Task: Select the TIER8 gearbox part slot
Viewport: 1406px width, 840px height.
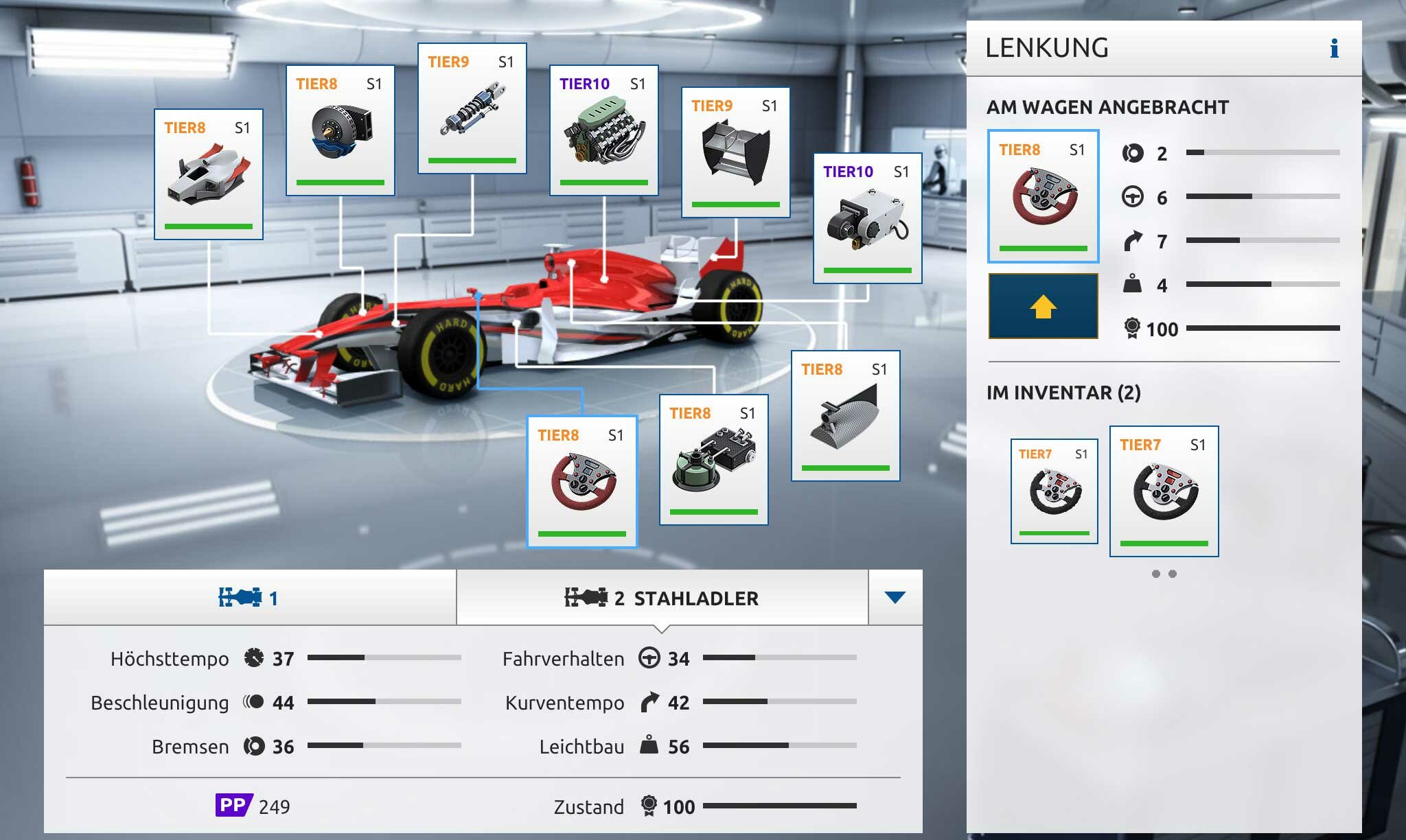Action: click(x=714, y=460)
